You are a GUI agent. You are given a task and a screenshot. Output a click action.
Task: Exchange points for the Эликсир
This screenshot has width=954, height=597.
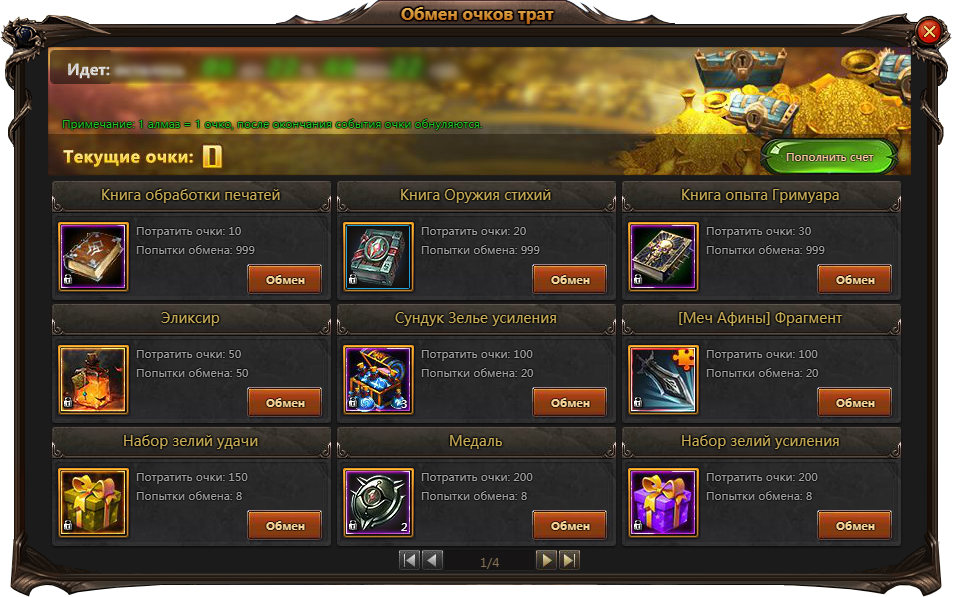tap(284, 403)
